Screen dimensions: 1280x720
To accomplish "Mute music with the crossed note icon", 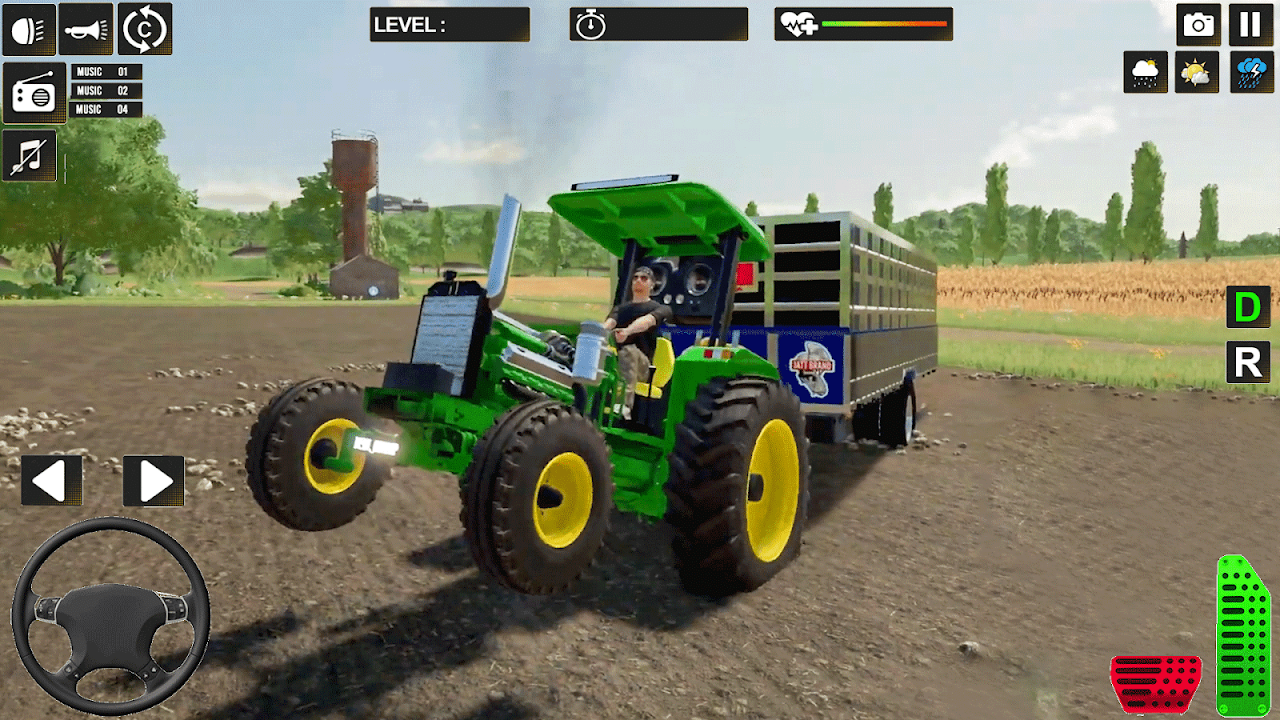I will pos(29,157).
